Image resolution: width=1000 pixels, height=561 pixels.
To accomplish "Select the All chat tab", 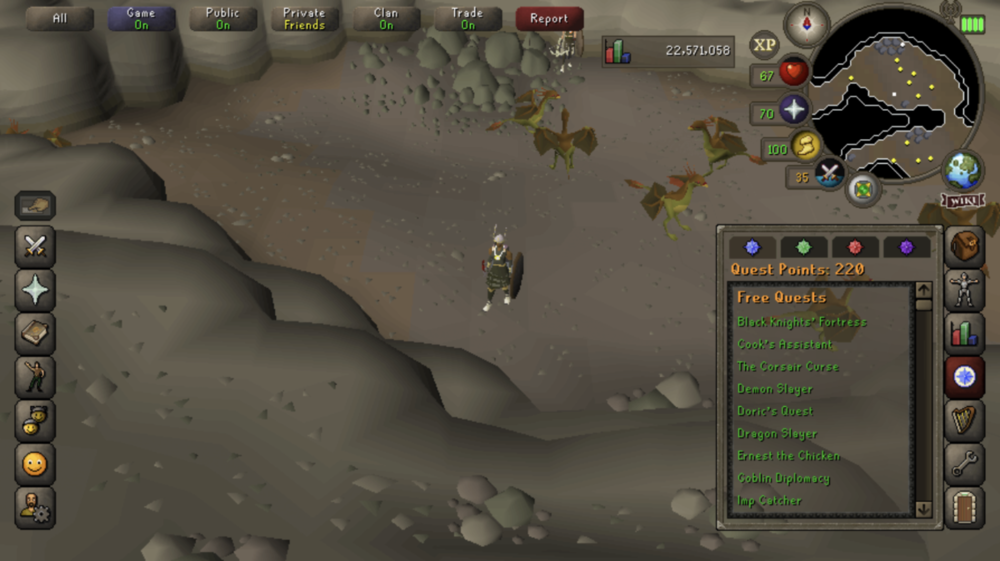I will [x=60, y=19].
